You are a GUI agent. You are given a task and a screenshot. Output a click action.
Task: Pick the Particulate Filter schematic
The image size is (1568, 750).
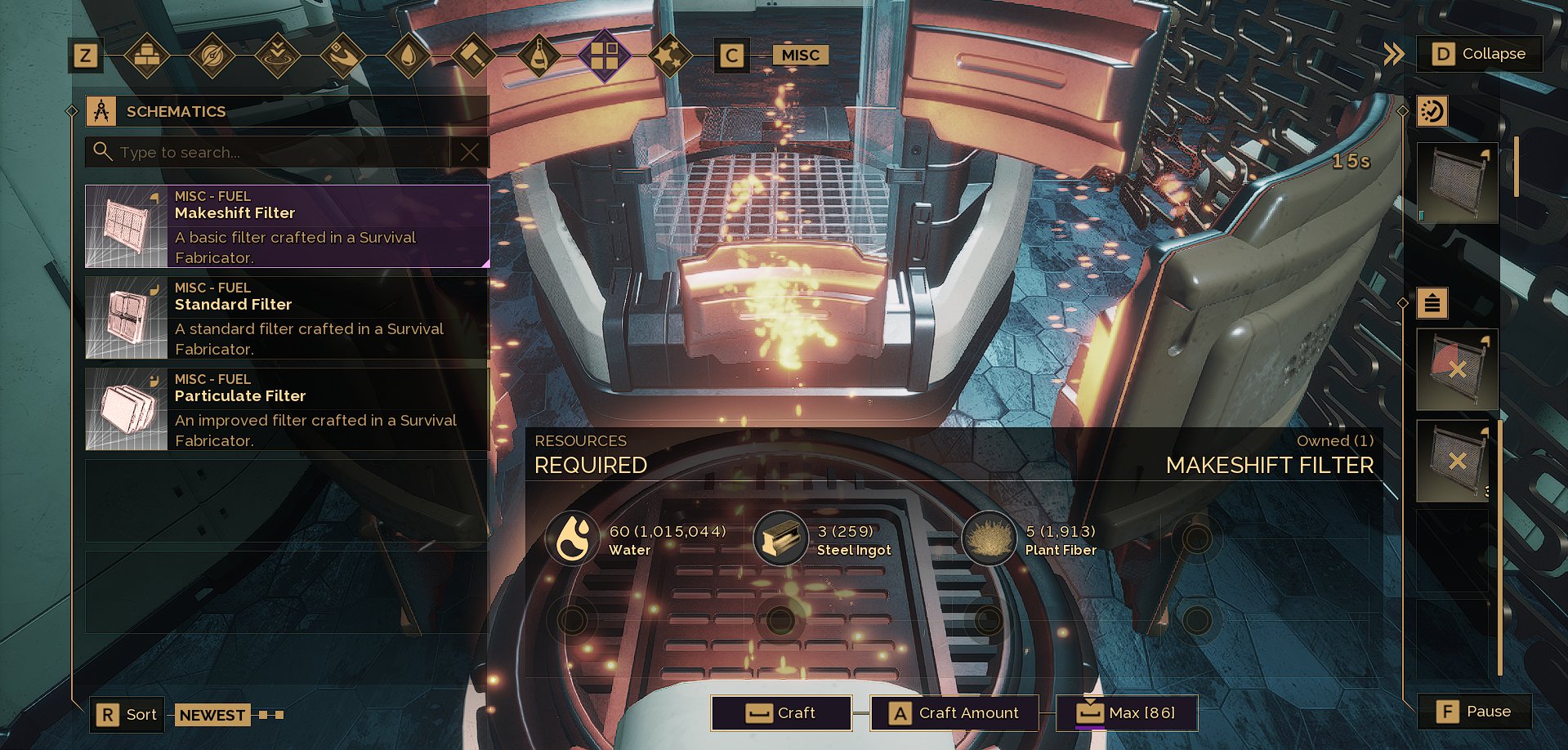(287, 409)
